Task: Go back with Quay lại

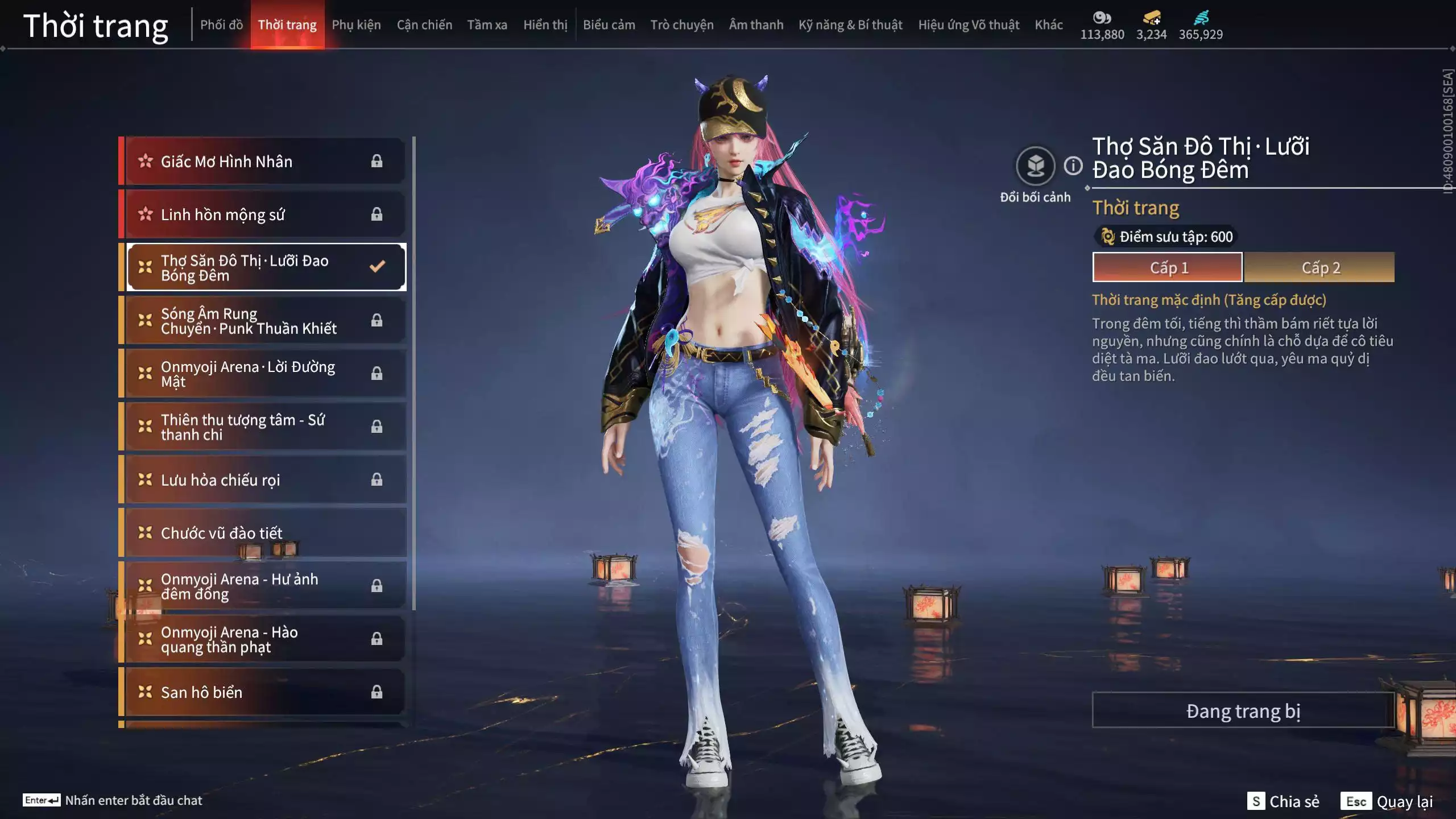Action: [x=1388, y=801]
